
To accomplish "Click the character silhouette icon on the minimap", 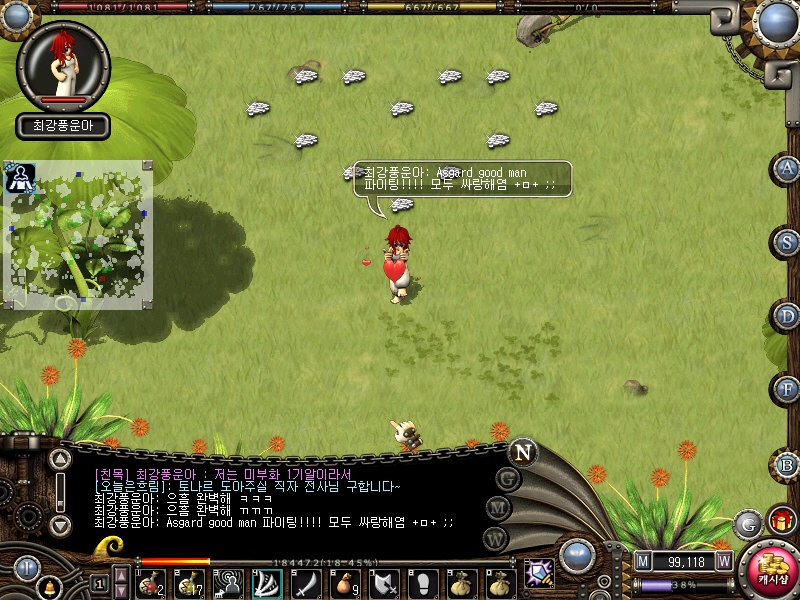I will click(x=18, y=178).
